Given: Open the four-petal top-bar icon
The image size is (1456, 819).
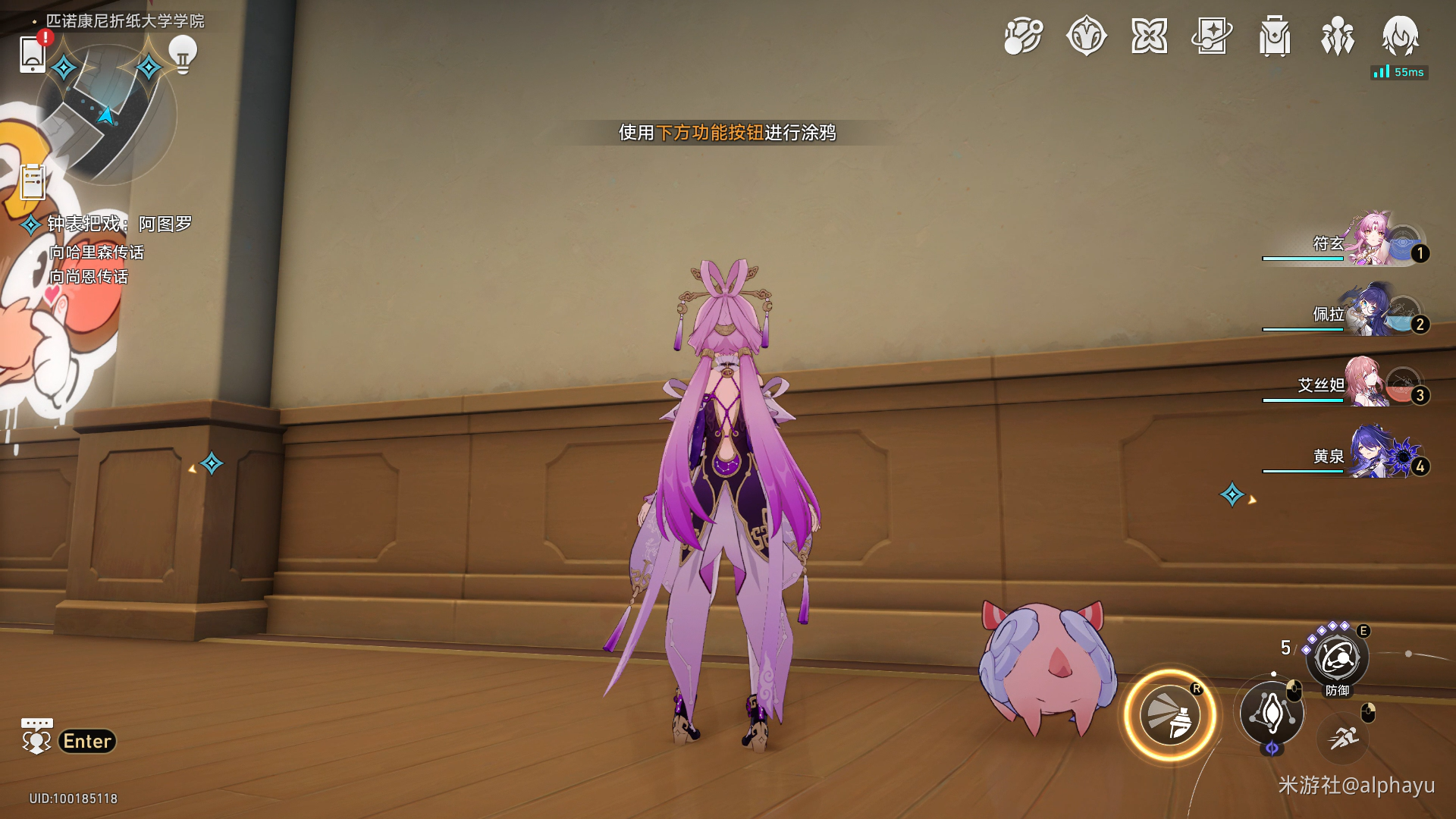Looking at the screenshot, I should pos(1149,36).
